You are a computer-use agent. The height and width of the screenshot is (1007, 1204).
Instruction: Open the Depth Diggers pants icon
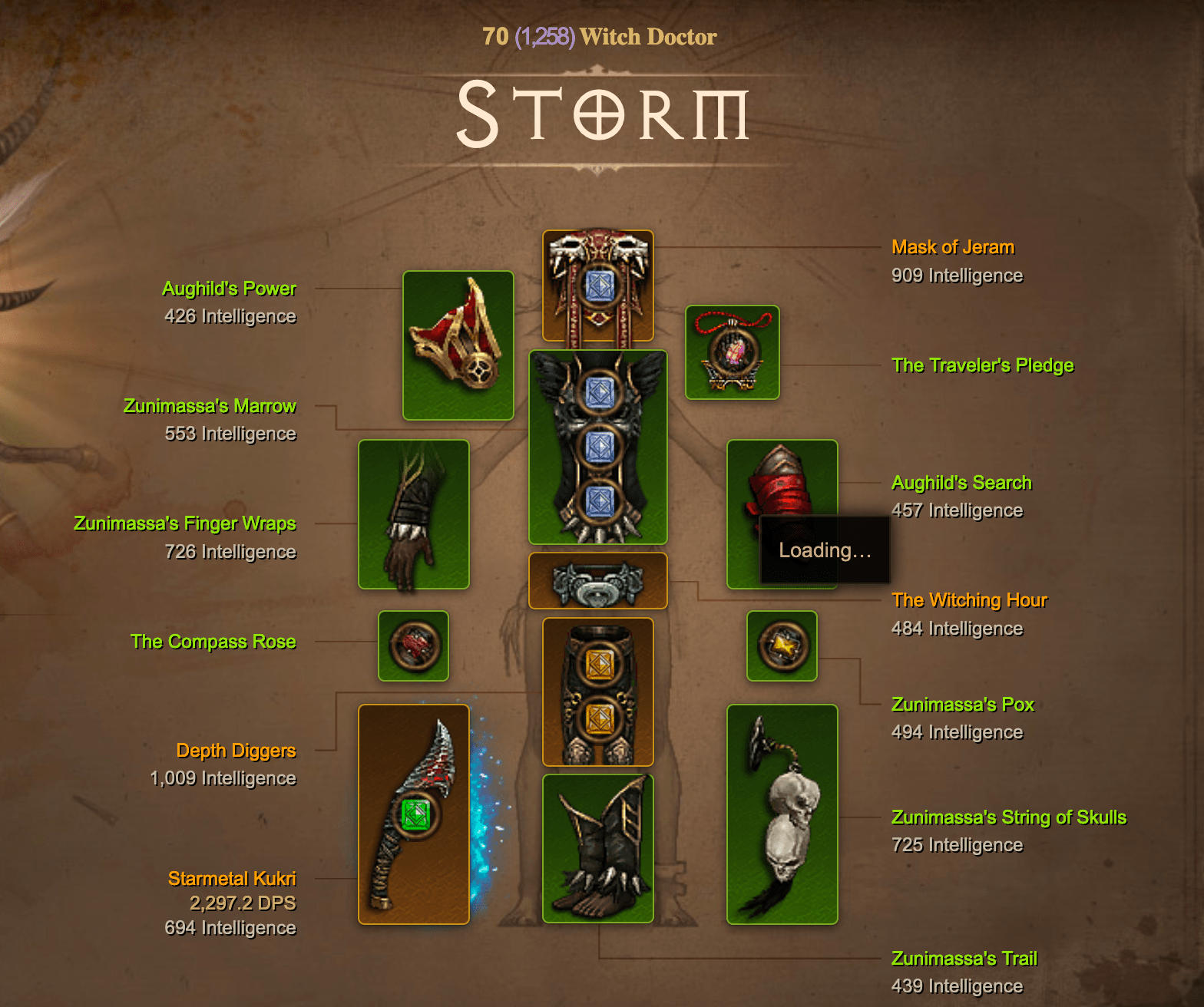tap(597, 692)
